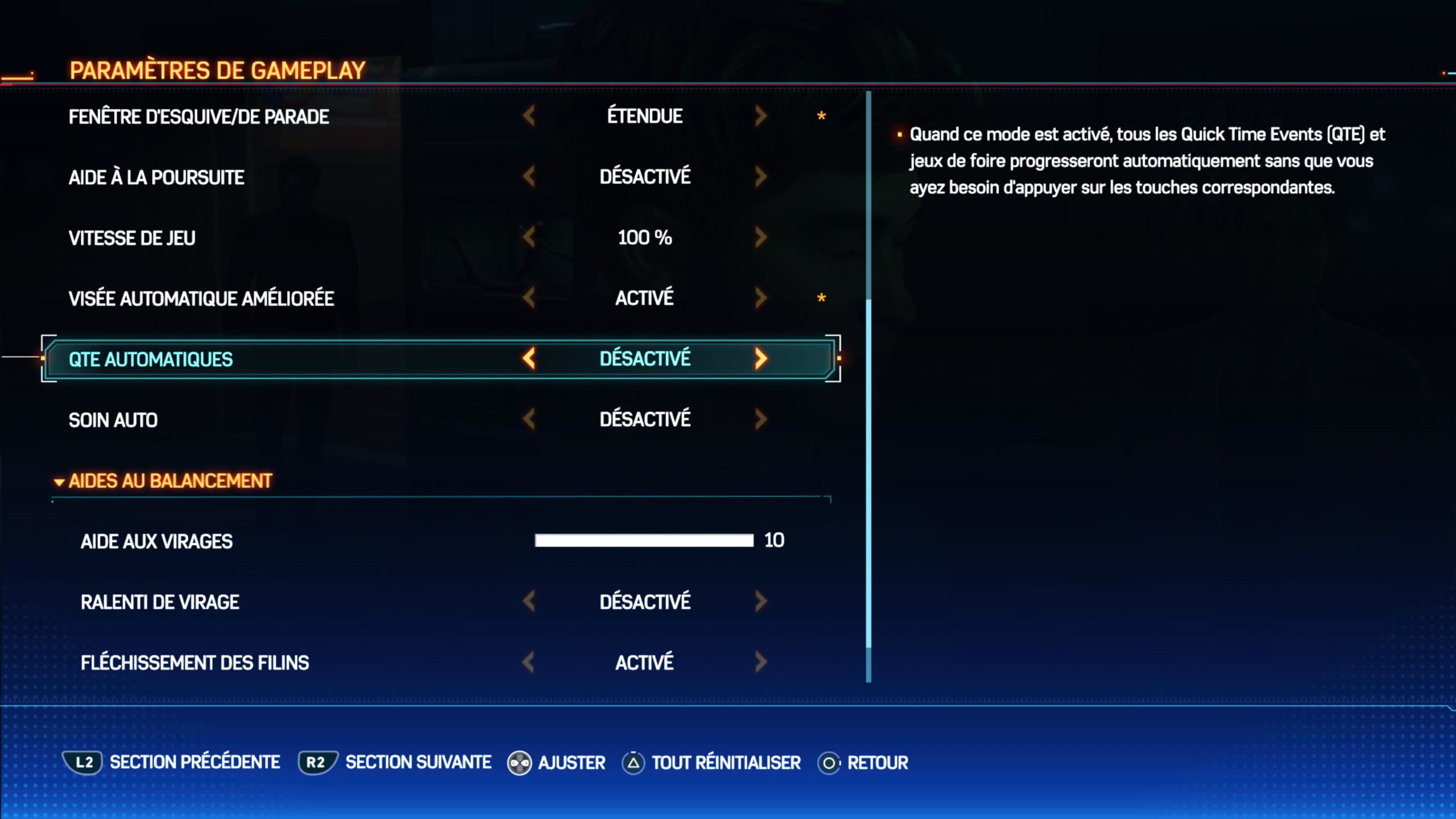Increase Vitesse de jeu with right arrow
The image size is (1456, 819).
[x=760, y=237]
